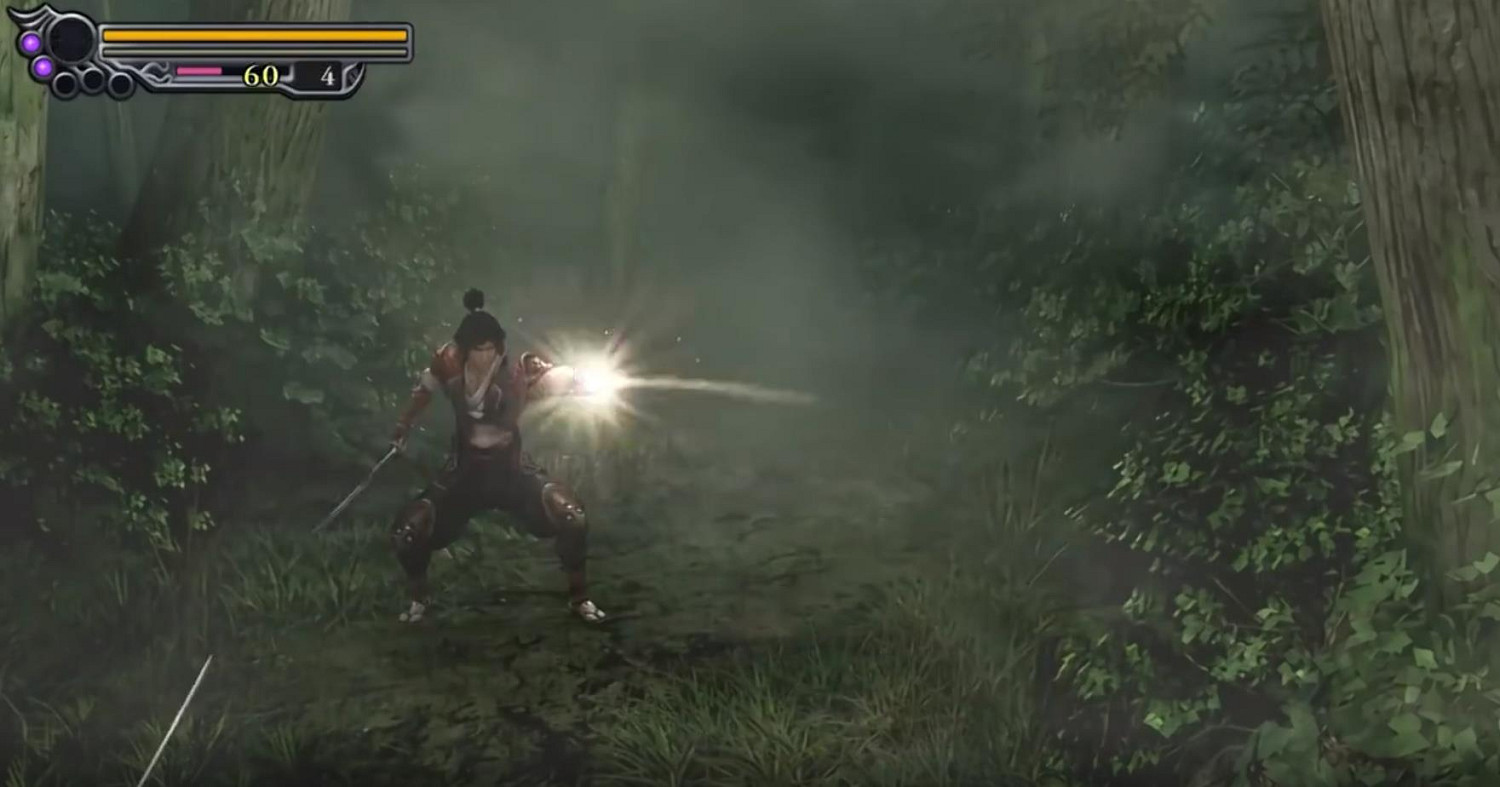1500x787 pixels.
Task: Click the first empty orb slot
Action: tap(64, 83)
